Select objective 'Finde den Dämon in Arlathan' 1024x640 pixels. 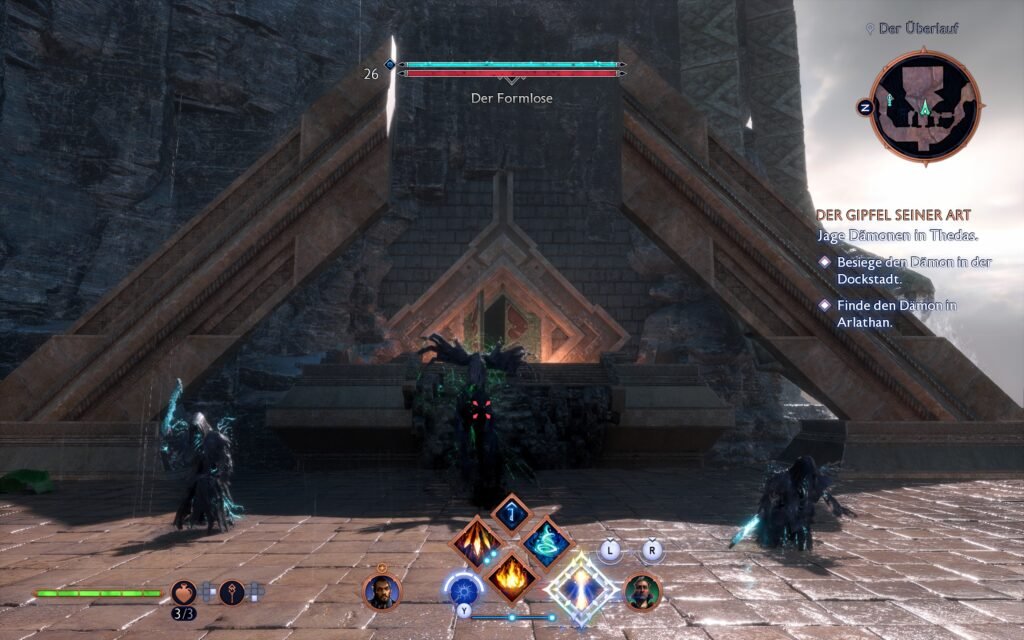pos(897,313)
